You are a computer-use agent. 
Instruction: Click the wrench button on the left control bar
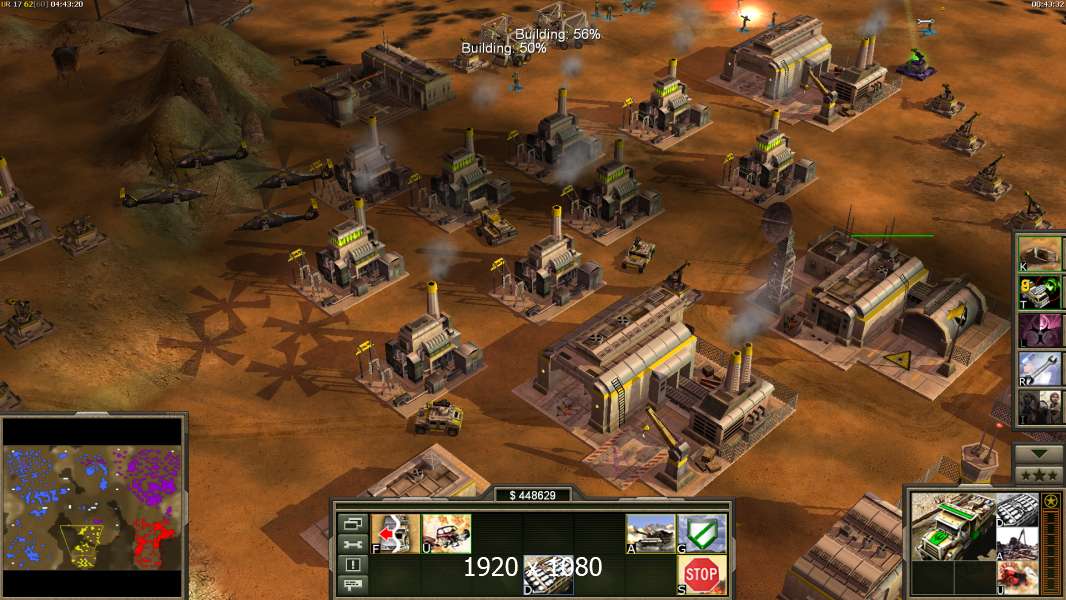[353, 544]
